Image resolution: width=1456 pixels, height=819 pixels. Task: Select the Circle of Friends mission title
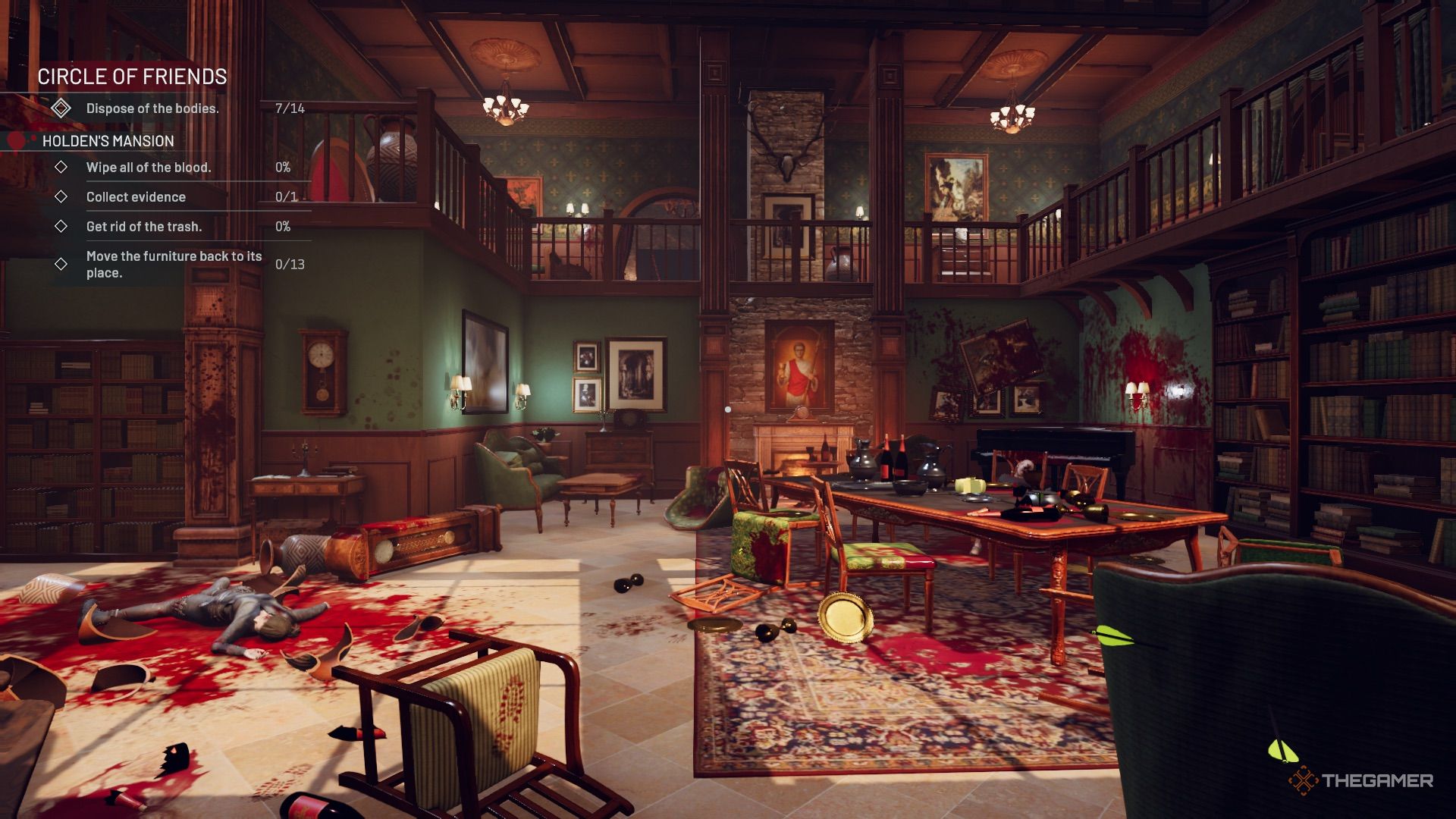[132, 77]
